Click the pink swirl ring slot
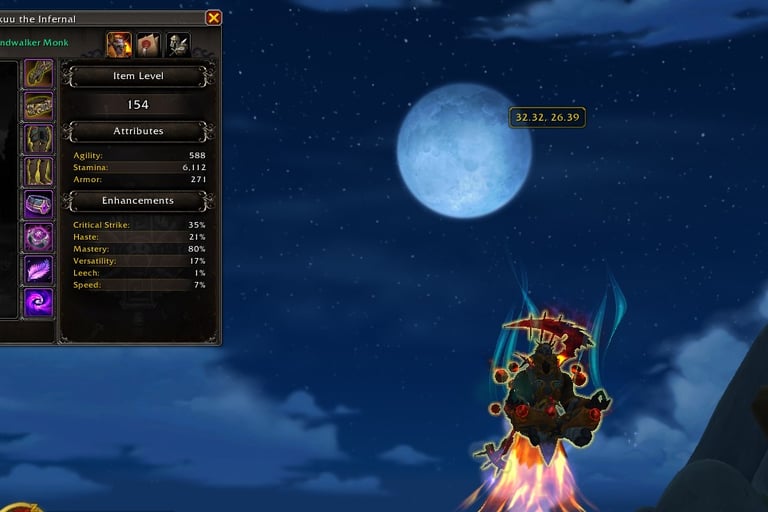The height and width of the screenshot is (512, 768). click(x=39, y=238)
